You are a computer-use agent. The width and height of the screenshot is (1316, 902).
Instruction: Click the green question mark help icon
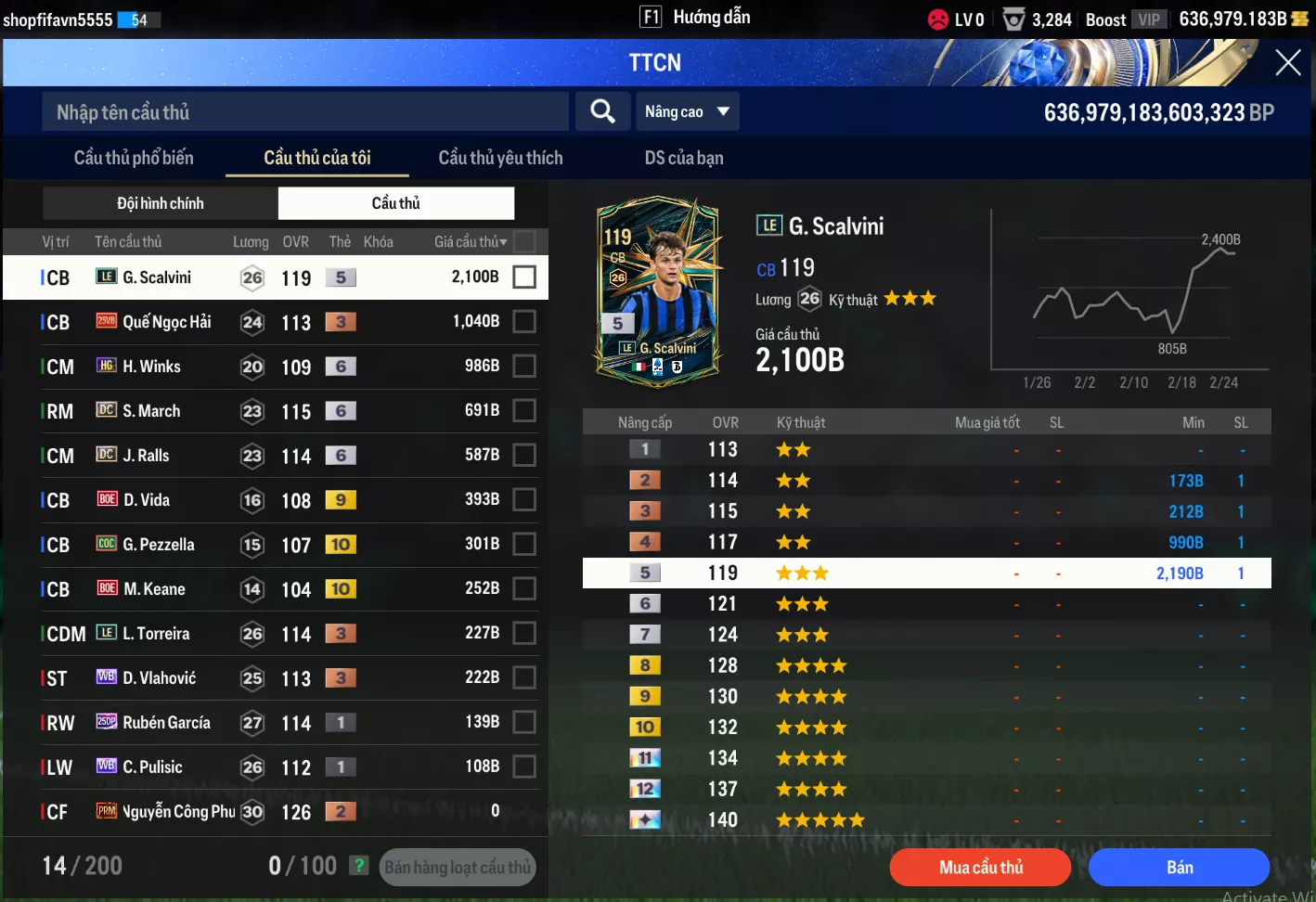(x=358, y=866)
